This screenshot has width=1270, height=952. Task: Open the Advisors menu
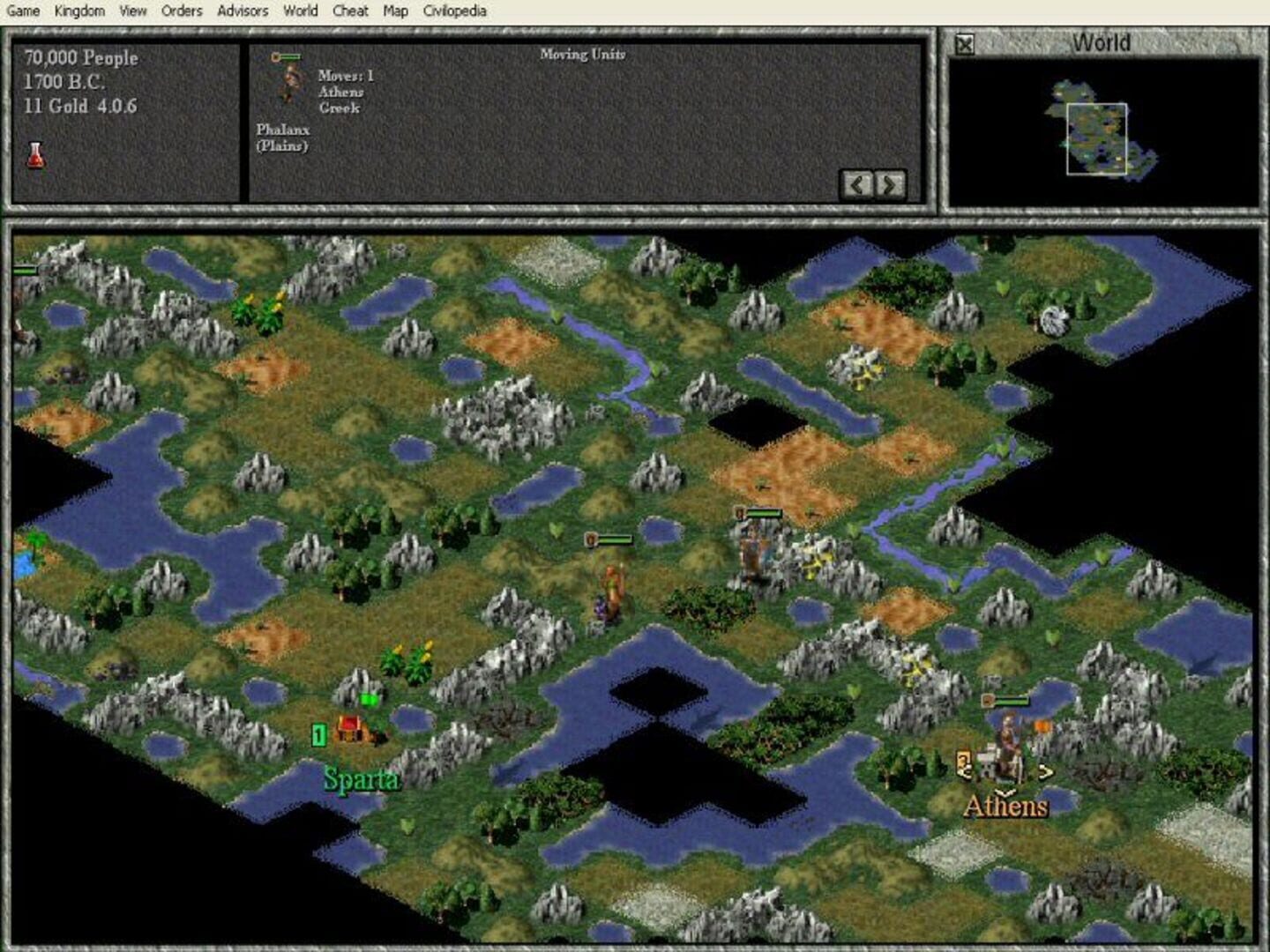click(243, 11)
